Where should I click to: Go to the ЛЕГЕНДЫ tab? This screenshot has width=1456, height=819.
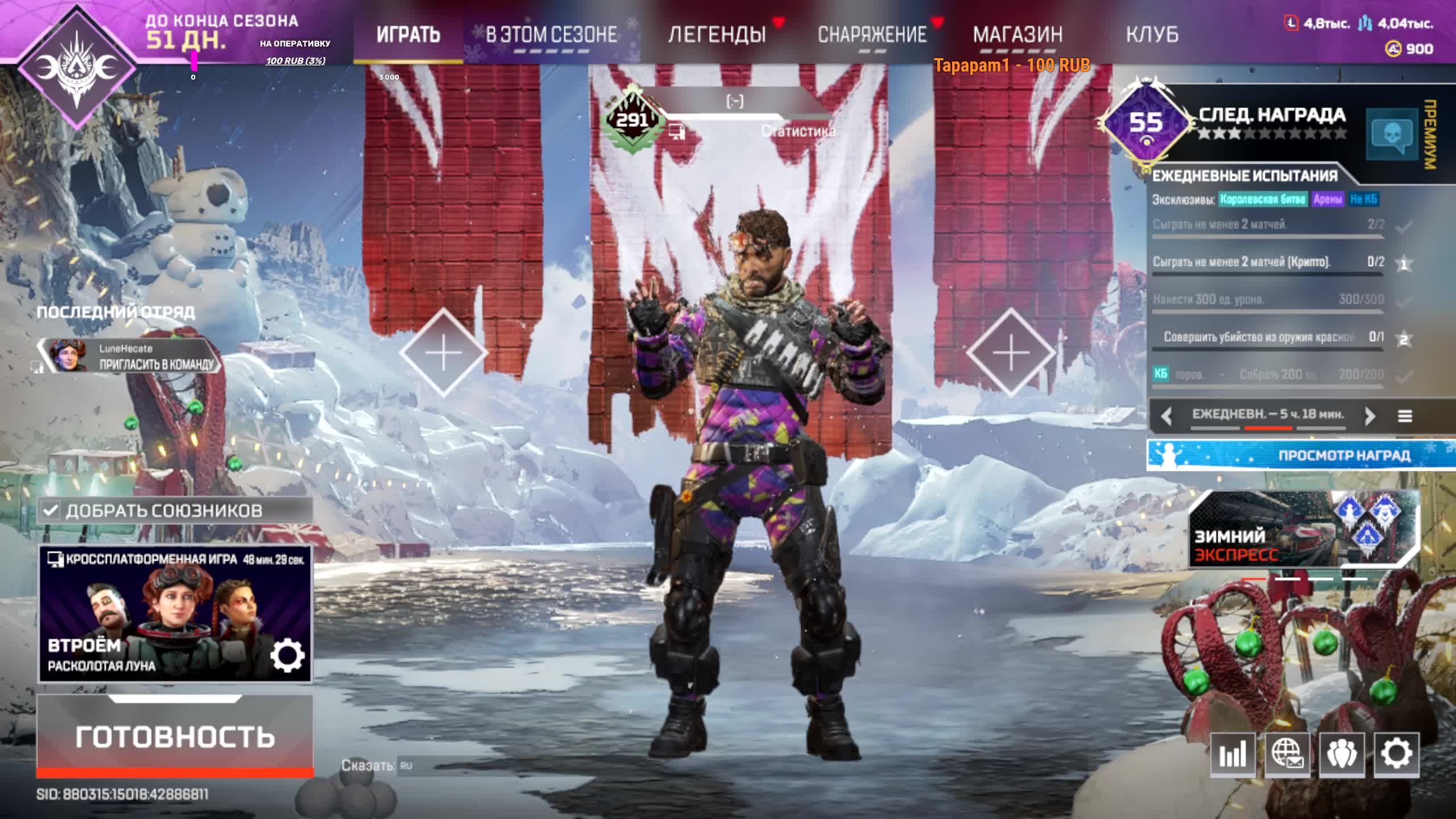click(717, 35)
